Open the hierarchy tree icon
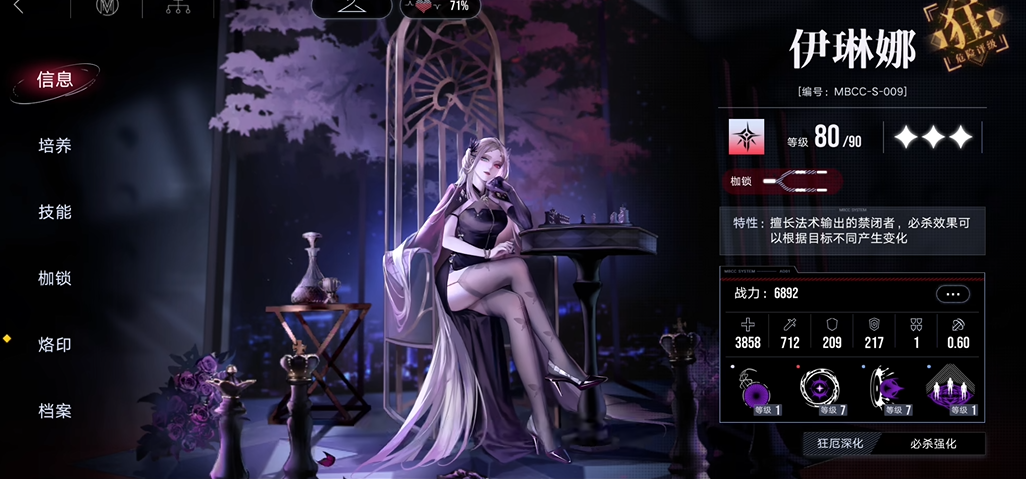Screen dimensions: 1026x479 point(182,8)
